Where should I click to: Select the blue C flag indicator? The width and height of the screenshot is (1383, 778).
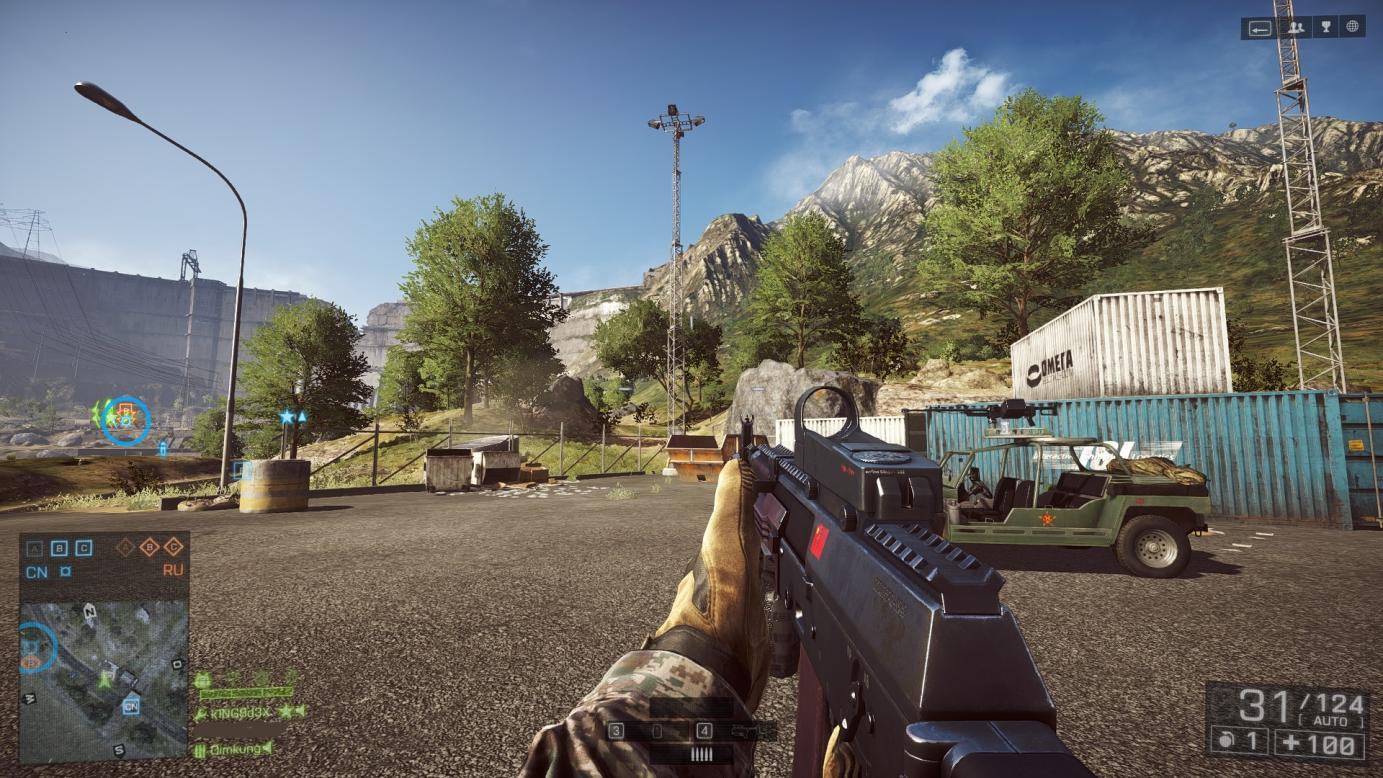click(x=84, y=547)
